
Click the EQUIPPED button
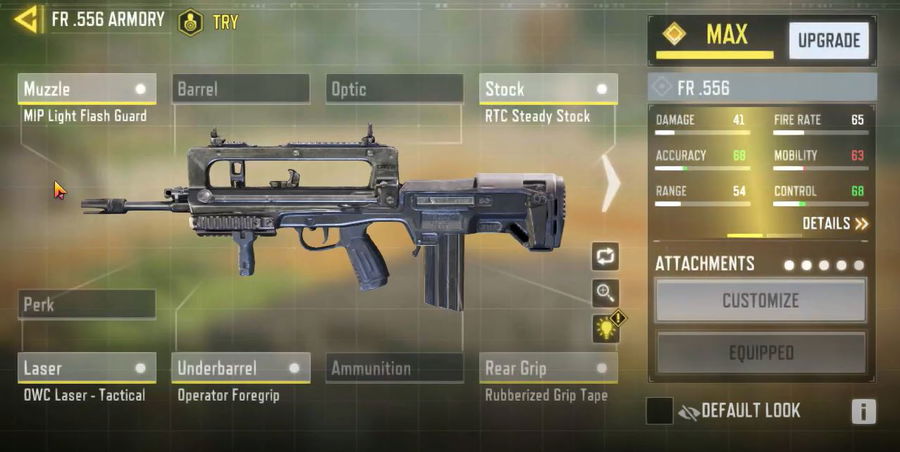[760, 353]
